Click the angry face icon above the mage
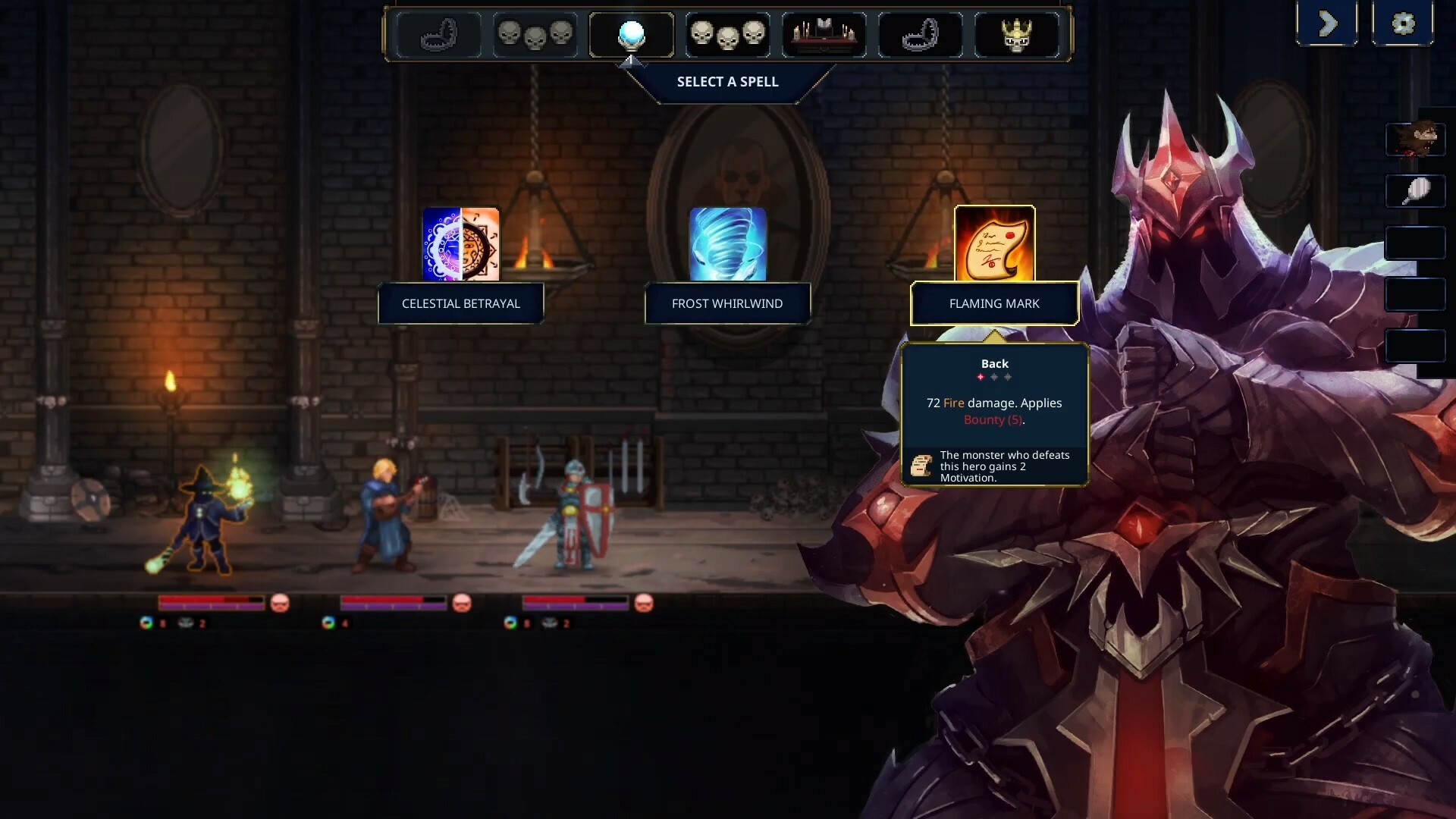This screenshot has width=1456, height=819. pos(279,604)
